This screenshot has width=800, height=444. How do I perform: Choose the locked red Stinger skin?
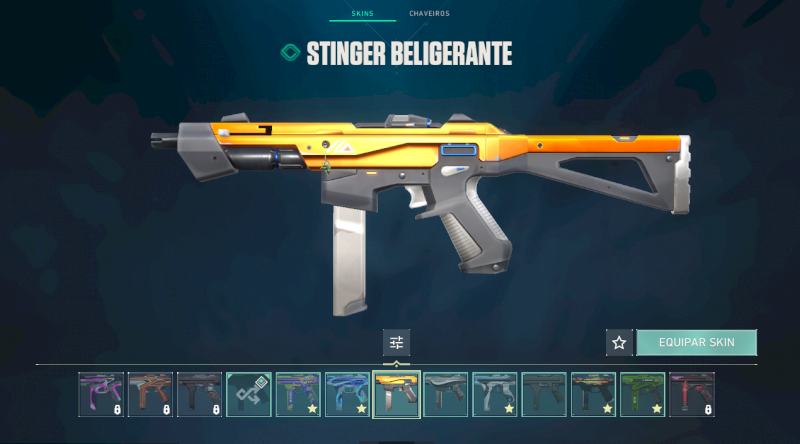click(x=691, y=394)
